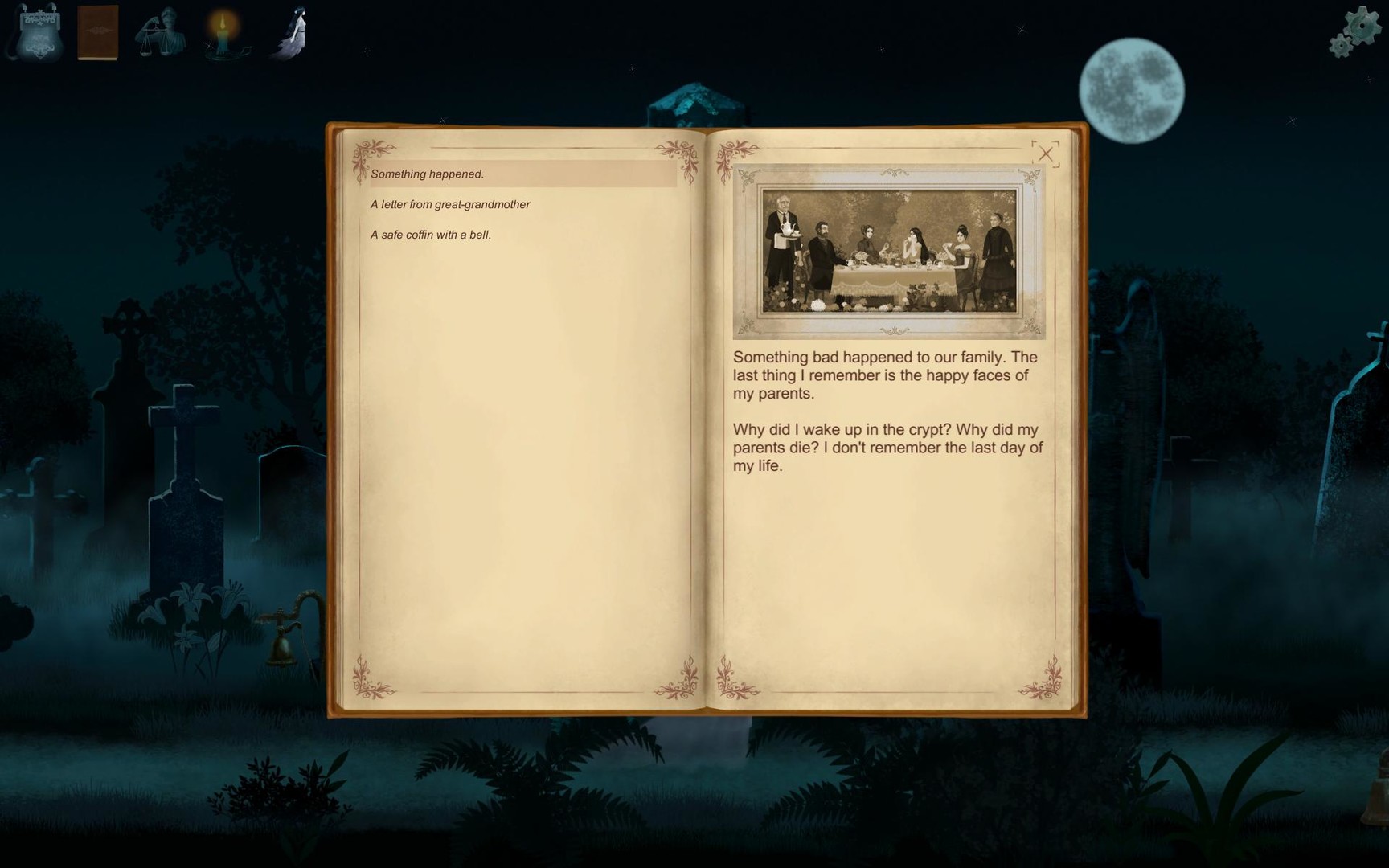View the entry 'A safe coffin with a bell.'
Image resolution: width=1389 pixels, height=868 pixels.
click(x=432, y=234)
